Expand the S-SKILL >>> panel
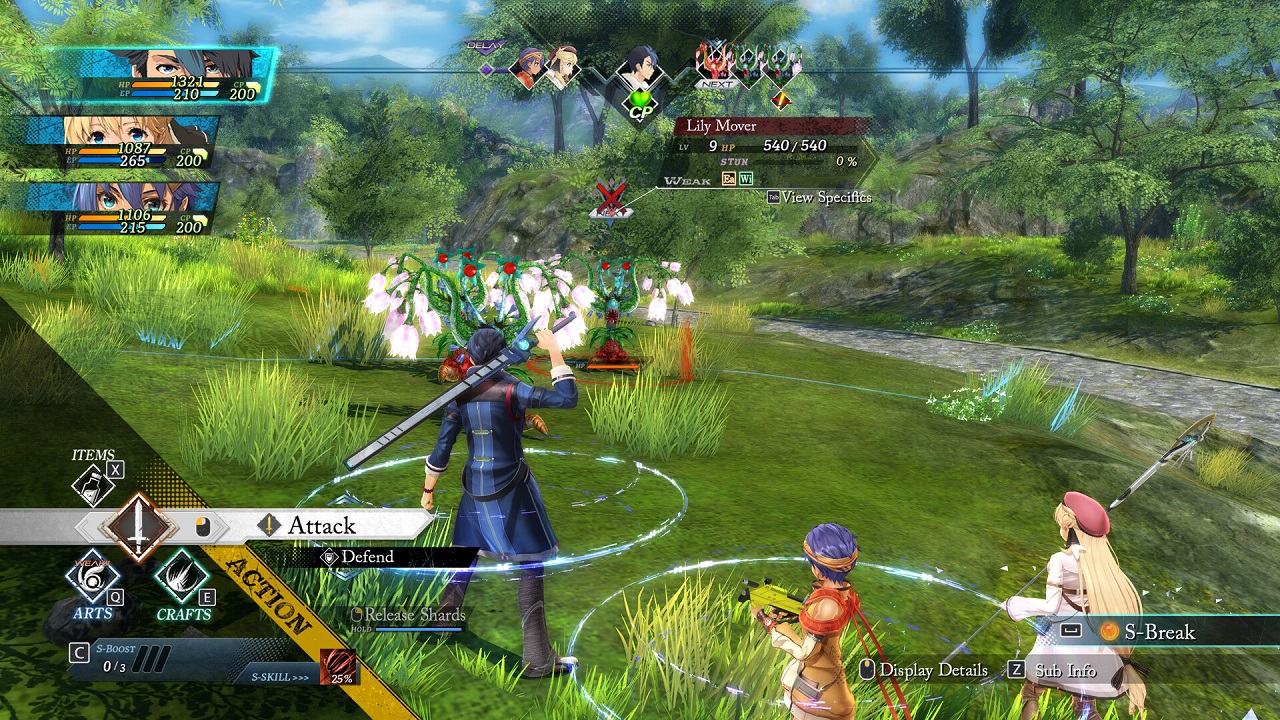Viewport: 1280px width, 720px height. click(x=282, y=675)
